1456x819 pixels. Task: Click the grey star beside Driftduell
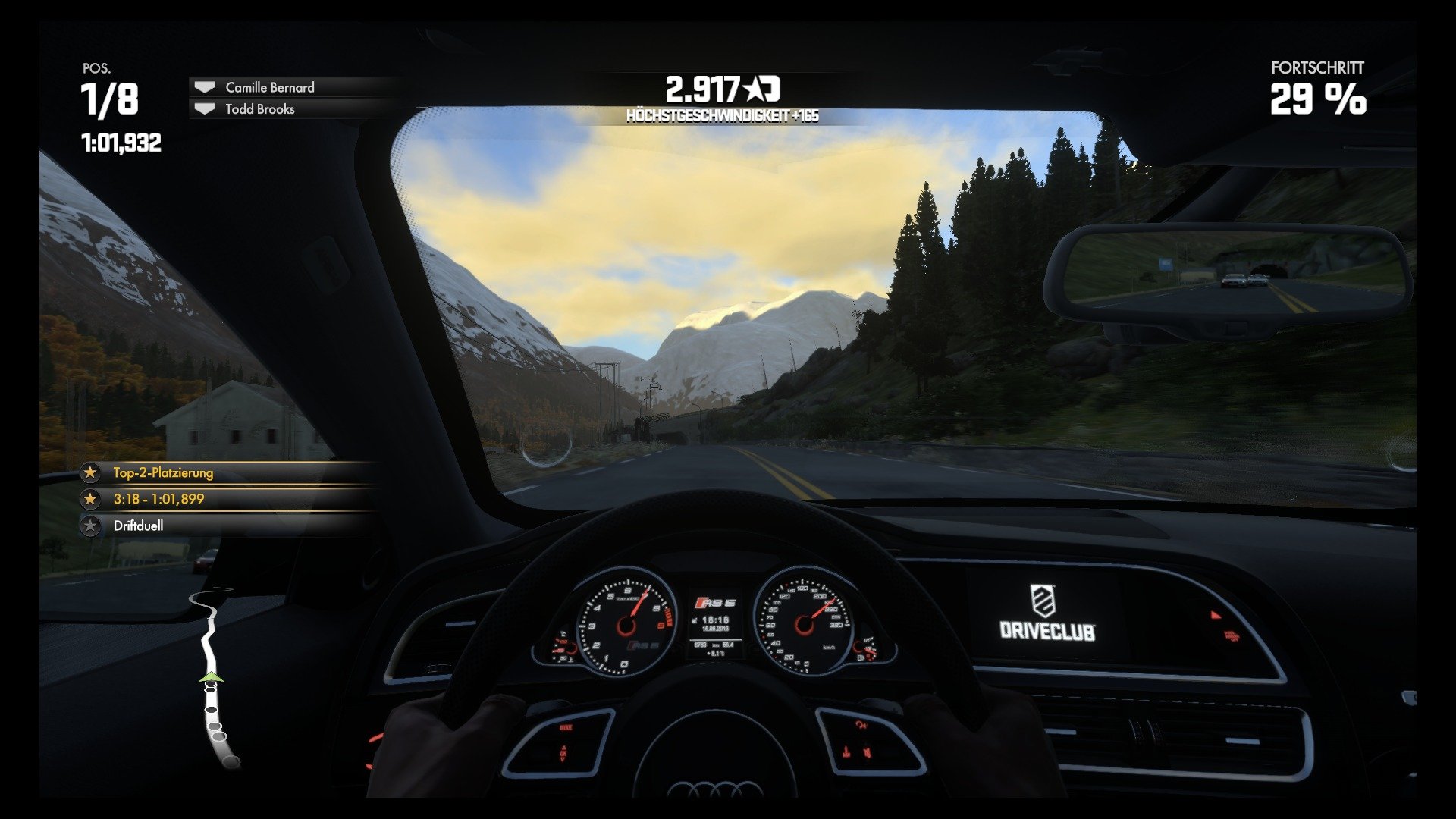[91, 524]
